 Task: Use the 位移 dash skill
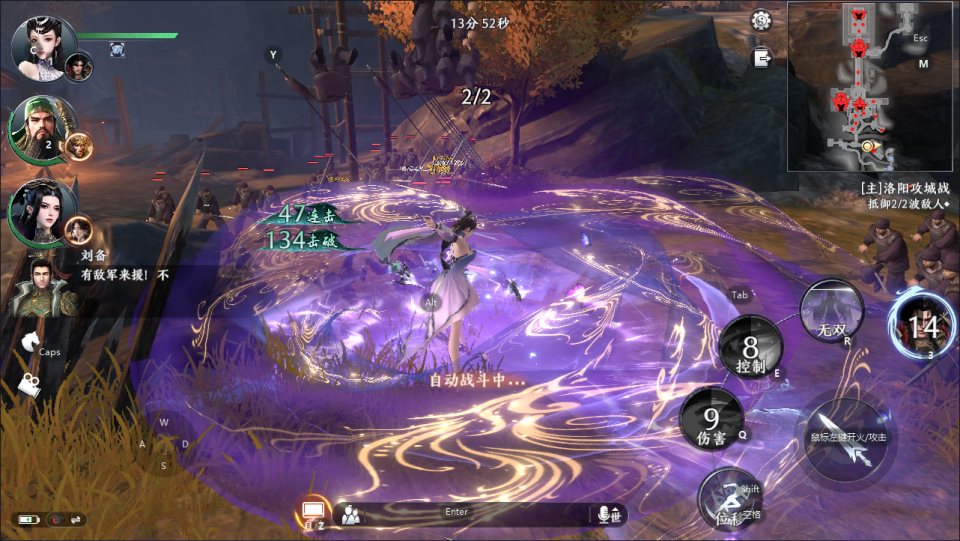tap(729, 498)
